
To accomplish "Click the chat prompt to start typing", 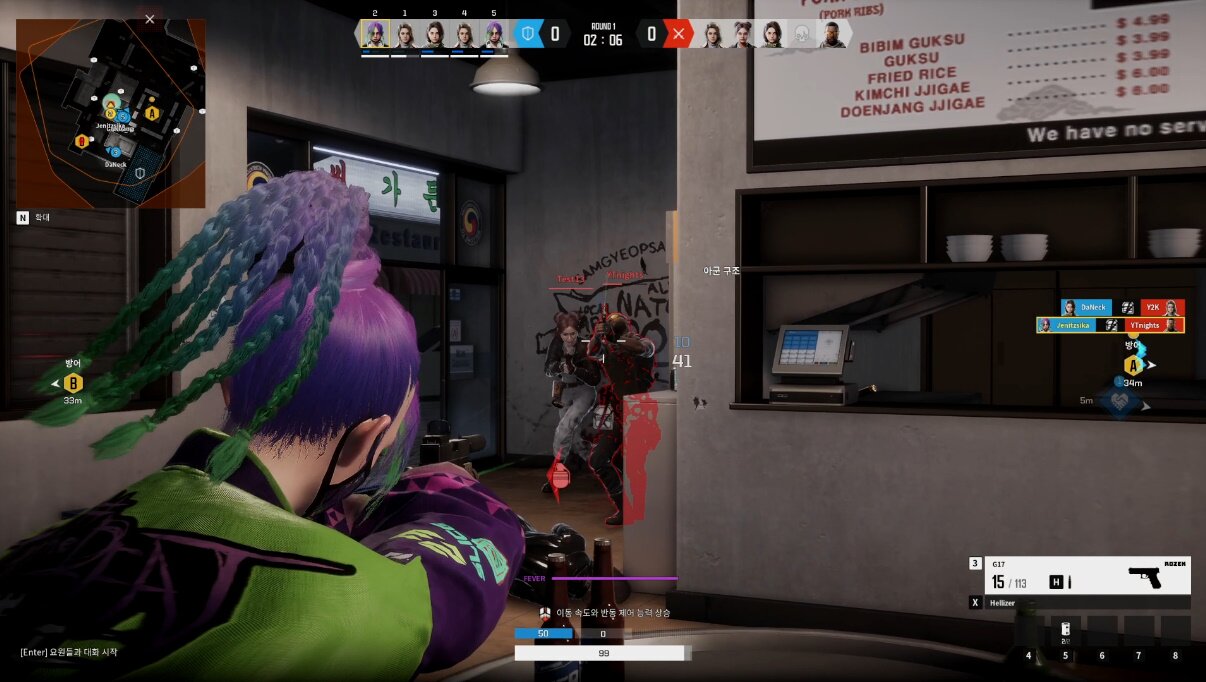I will 69,652.
